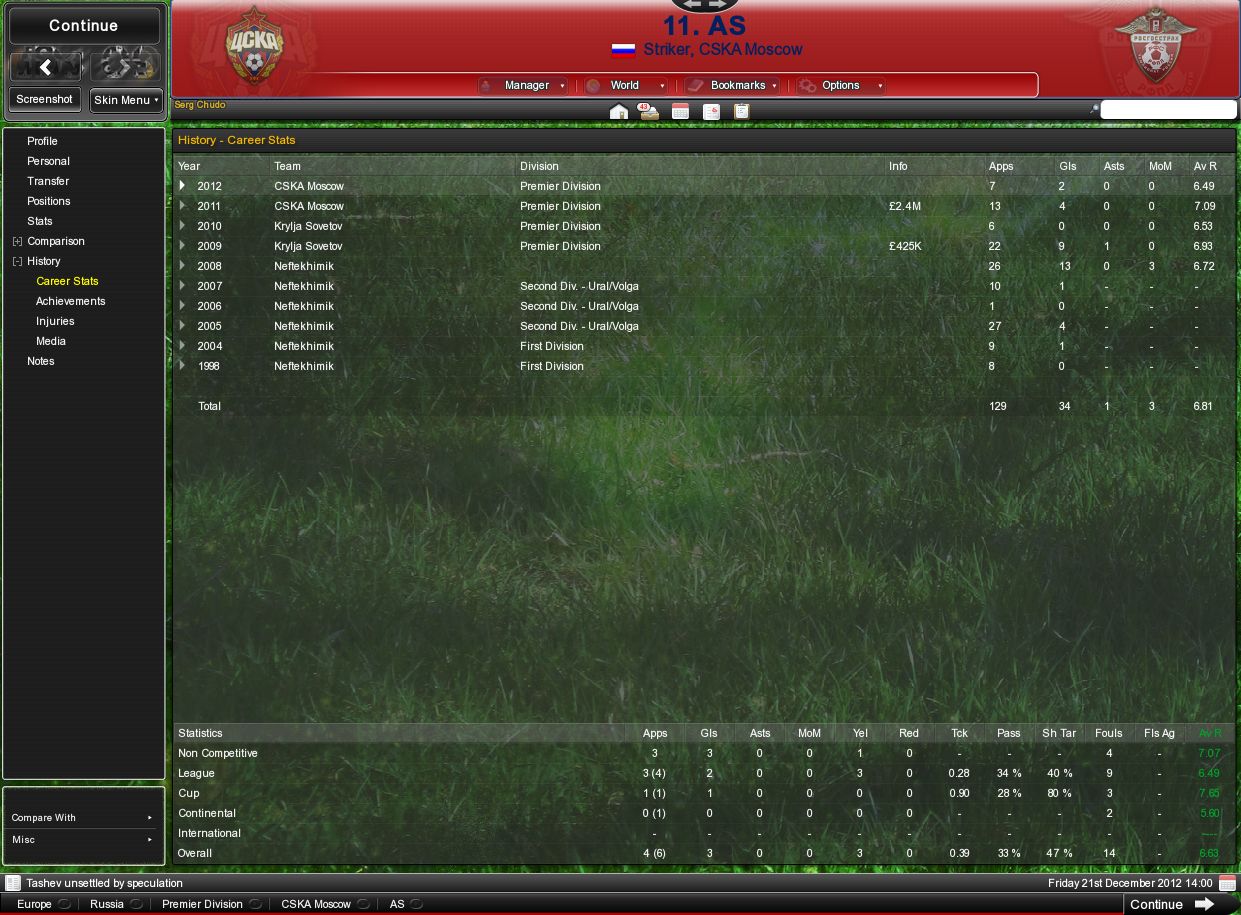Open the Notes section
The height and width of the screenshot is (915, 1241).
pyautogui.click(x=41, y=361)
